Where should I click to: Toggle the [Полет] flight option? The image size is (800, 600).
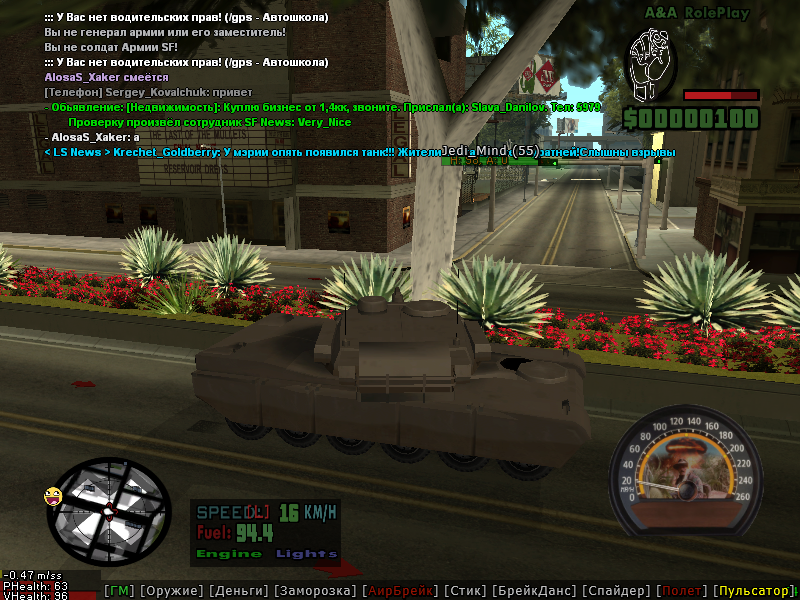point(683,591)
